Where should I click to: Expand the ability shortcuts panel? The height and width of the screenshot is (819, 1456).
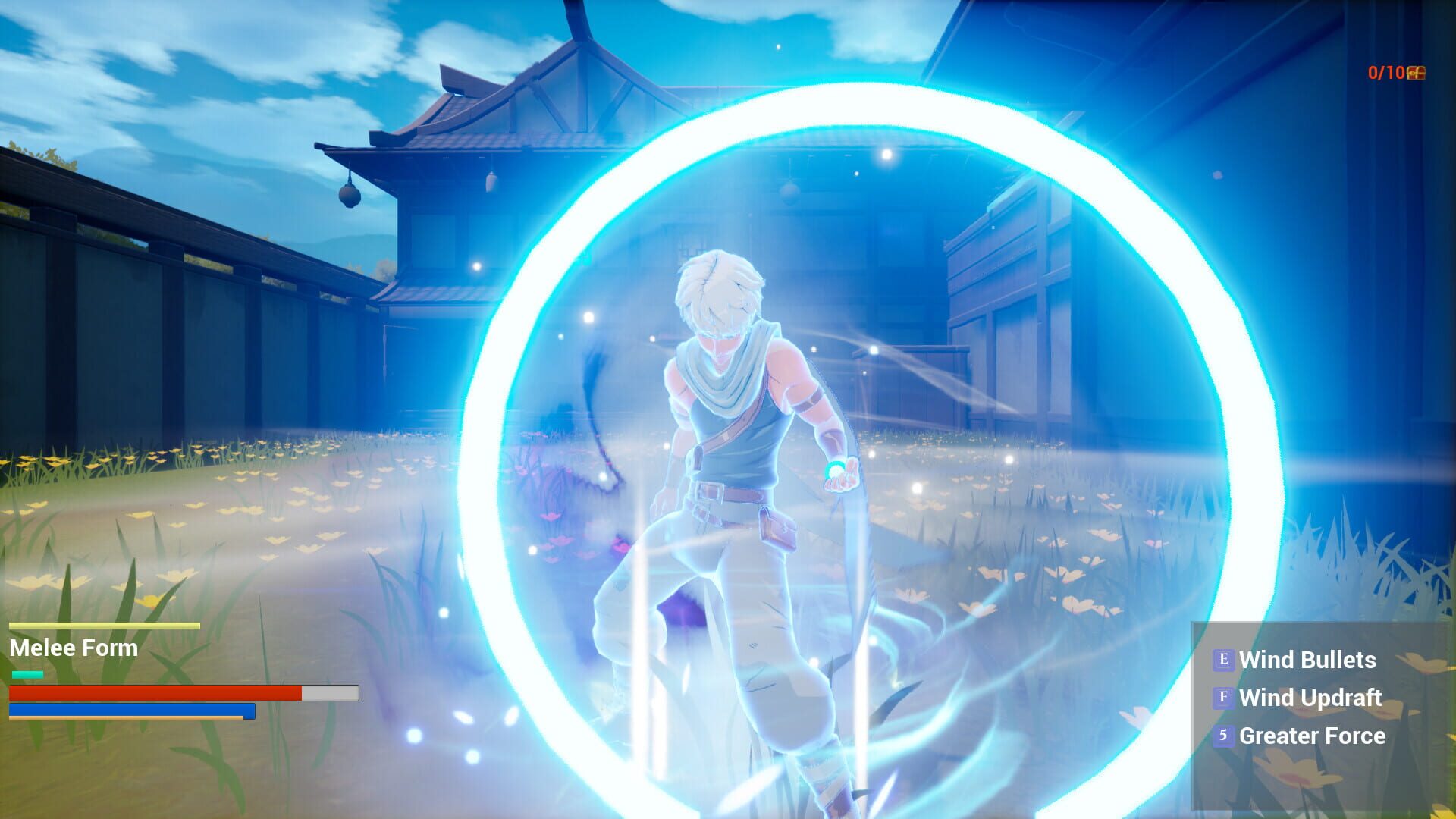[x=1323, y=698]
